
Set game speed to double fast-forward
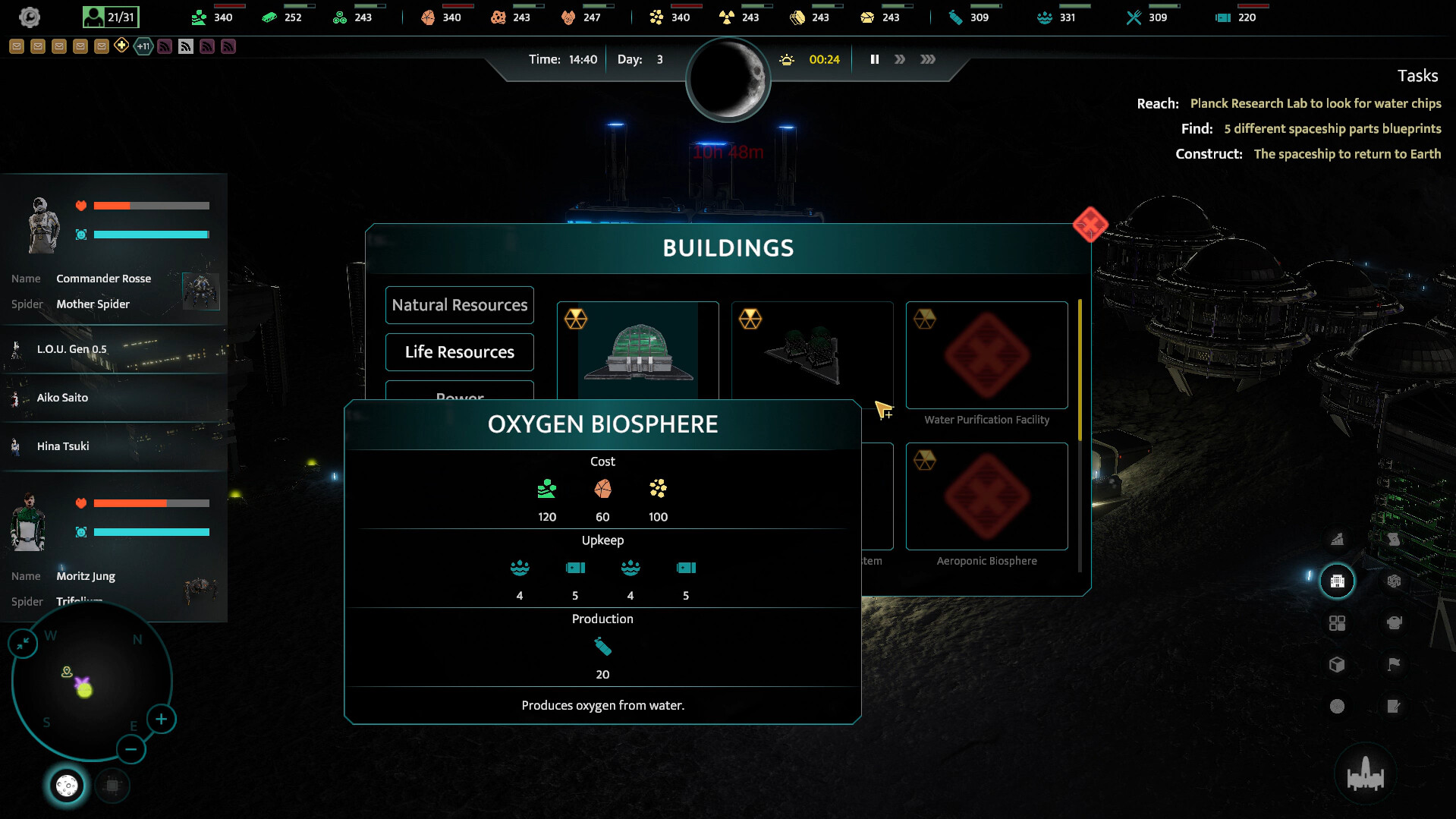[900, 59]
